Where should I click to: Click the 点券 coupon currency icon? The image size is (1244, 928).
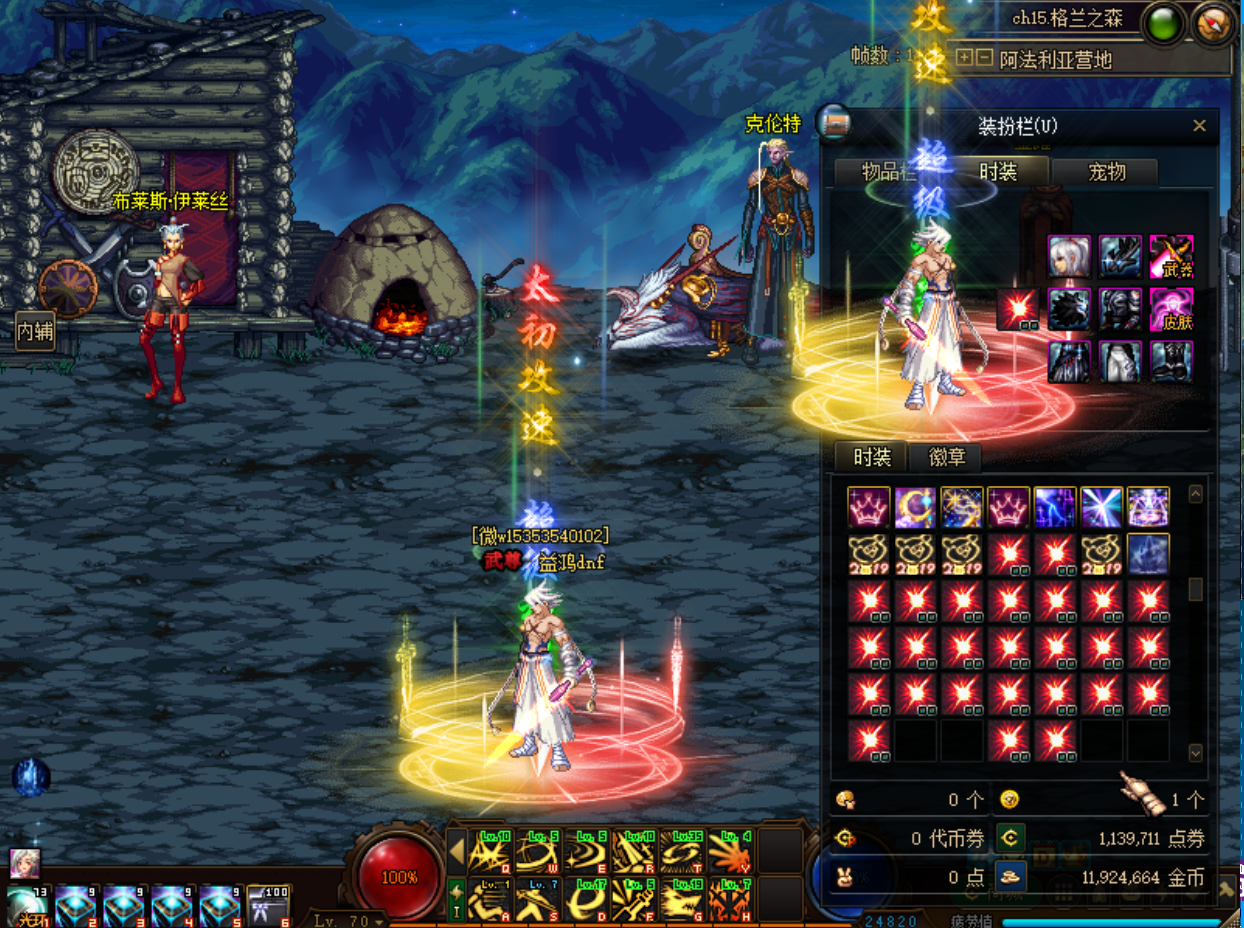pos(1010,838)
